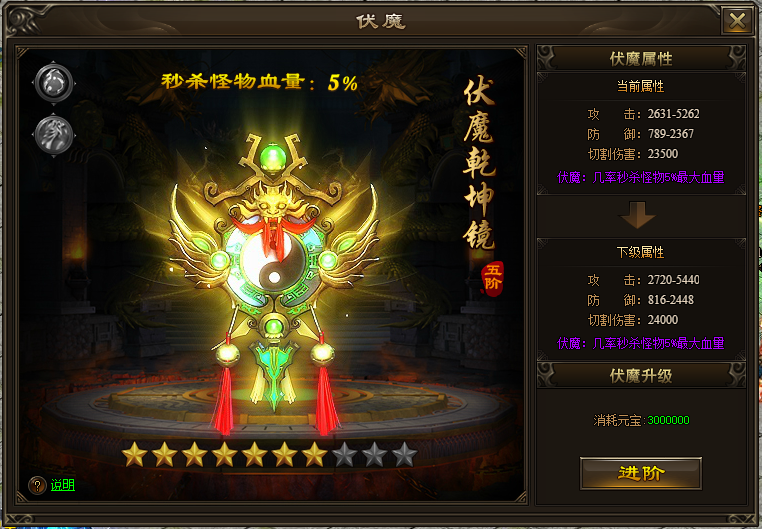
Task: Select the upper grey swirling-dragon medallion
Action: point(53,83)
